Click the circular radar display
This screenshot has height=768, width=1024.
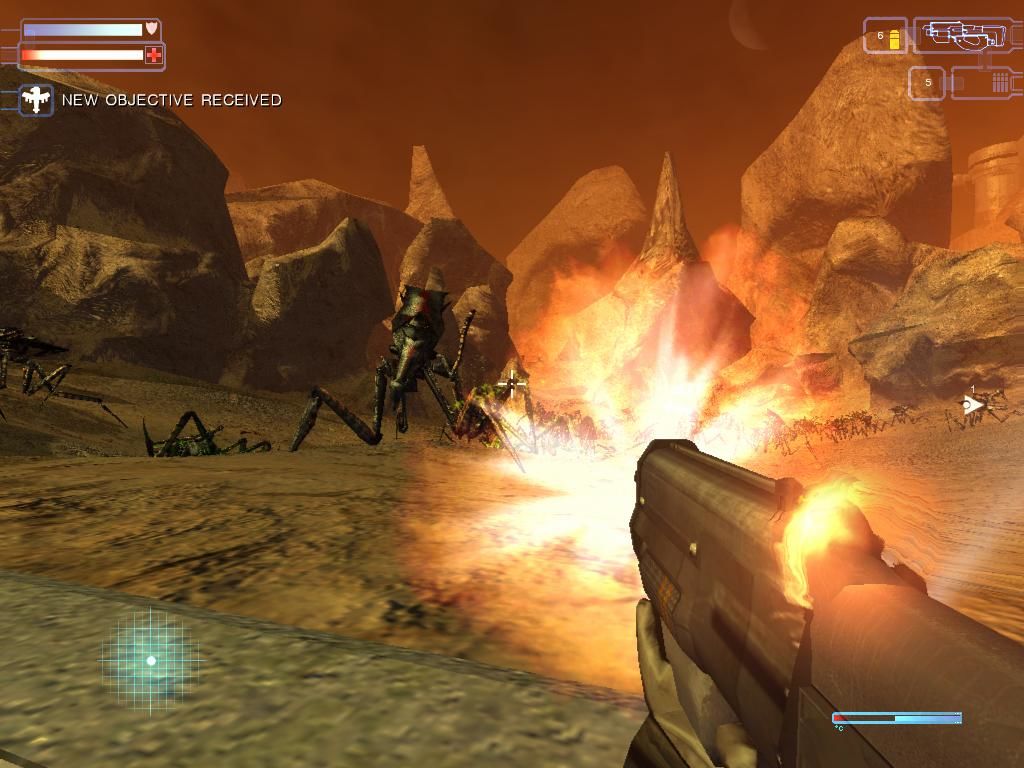[x=151, y=660]
